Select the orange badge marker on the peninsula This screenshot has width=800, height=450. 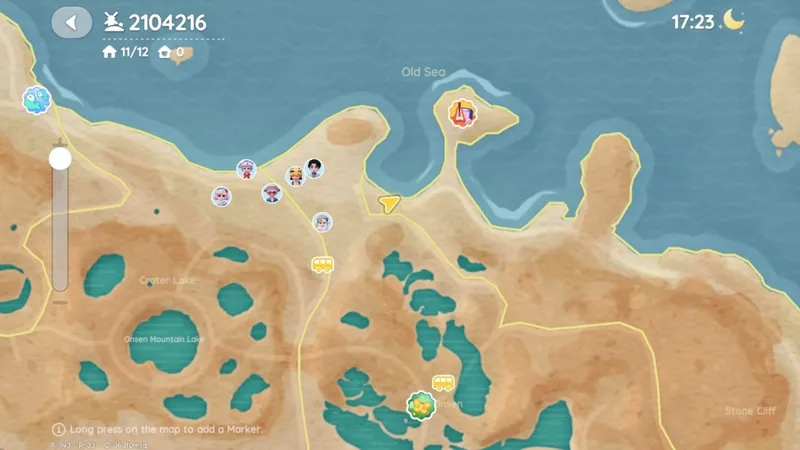tap(462, 113)
